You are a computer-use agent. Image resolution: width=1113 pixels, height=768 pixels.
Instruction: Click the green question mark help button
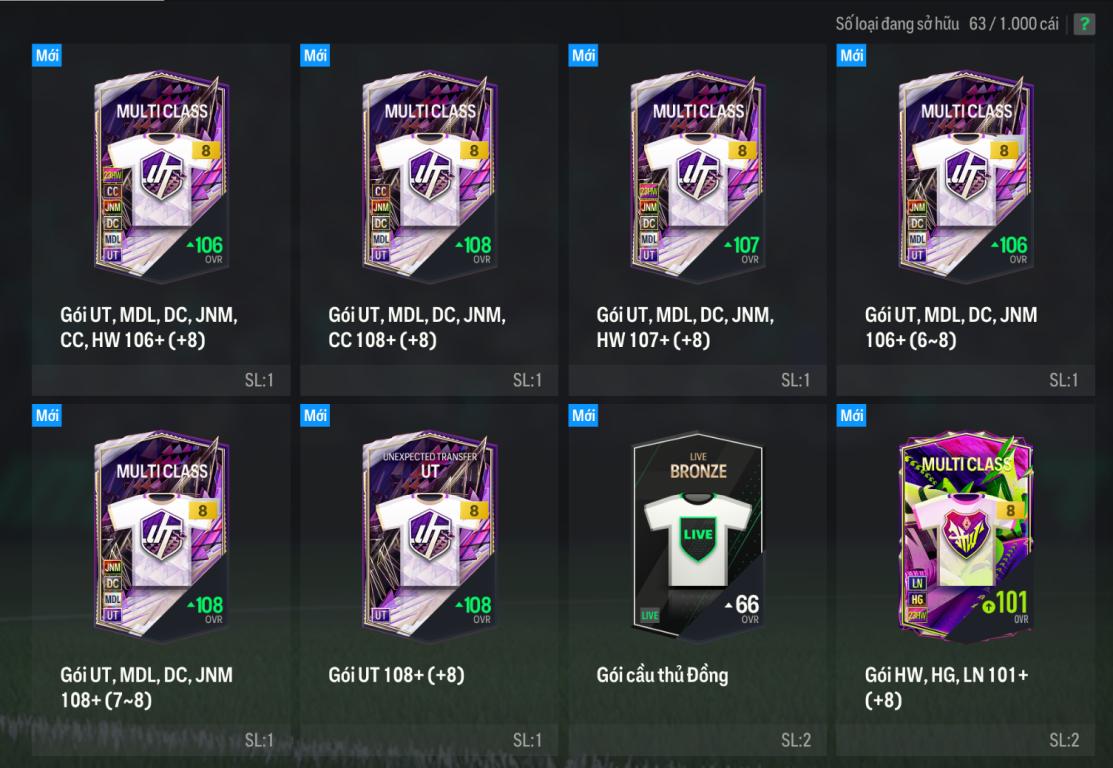[x=1084, y=25]
